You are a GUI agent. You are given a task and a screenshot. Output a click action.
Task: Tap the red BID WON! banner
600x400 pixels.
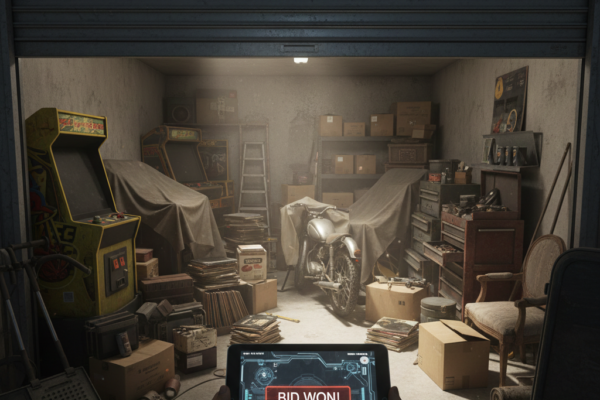click(308, 393)
